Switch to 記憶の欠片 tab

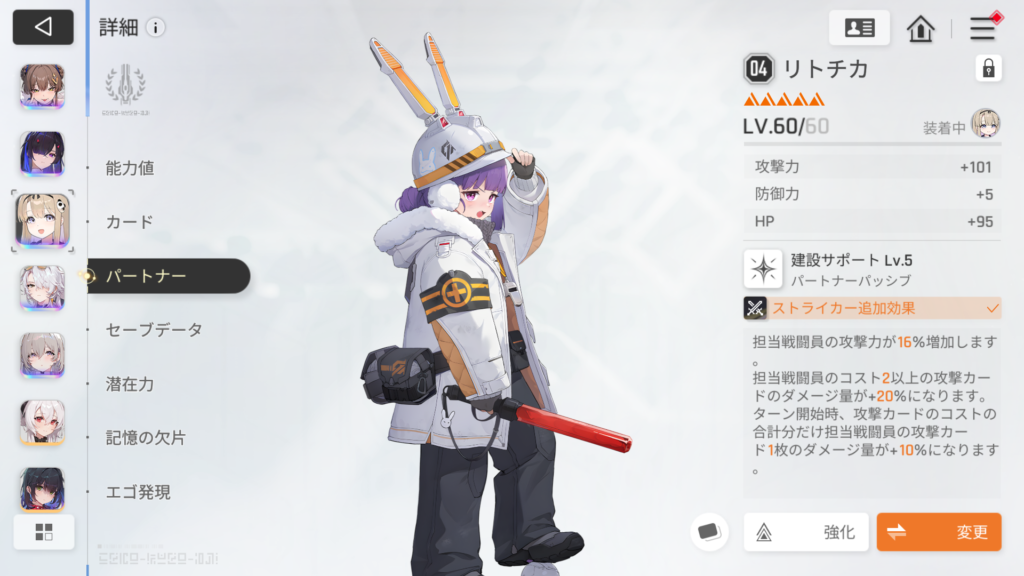(x=146, y=438)
